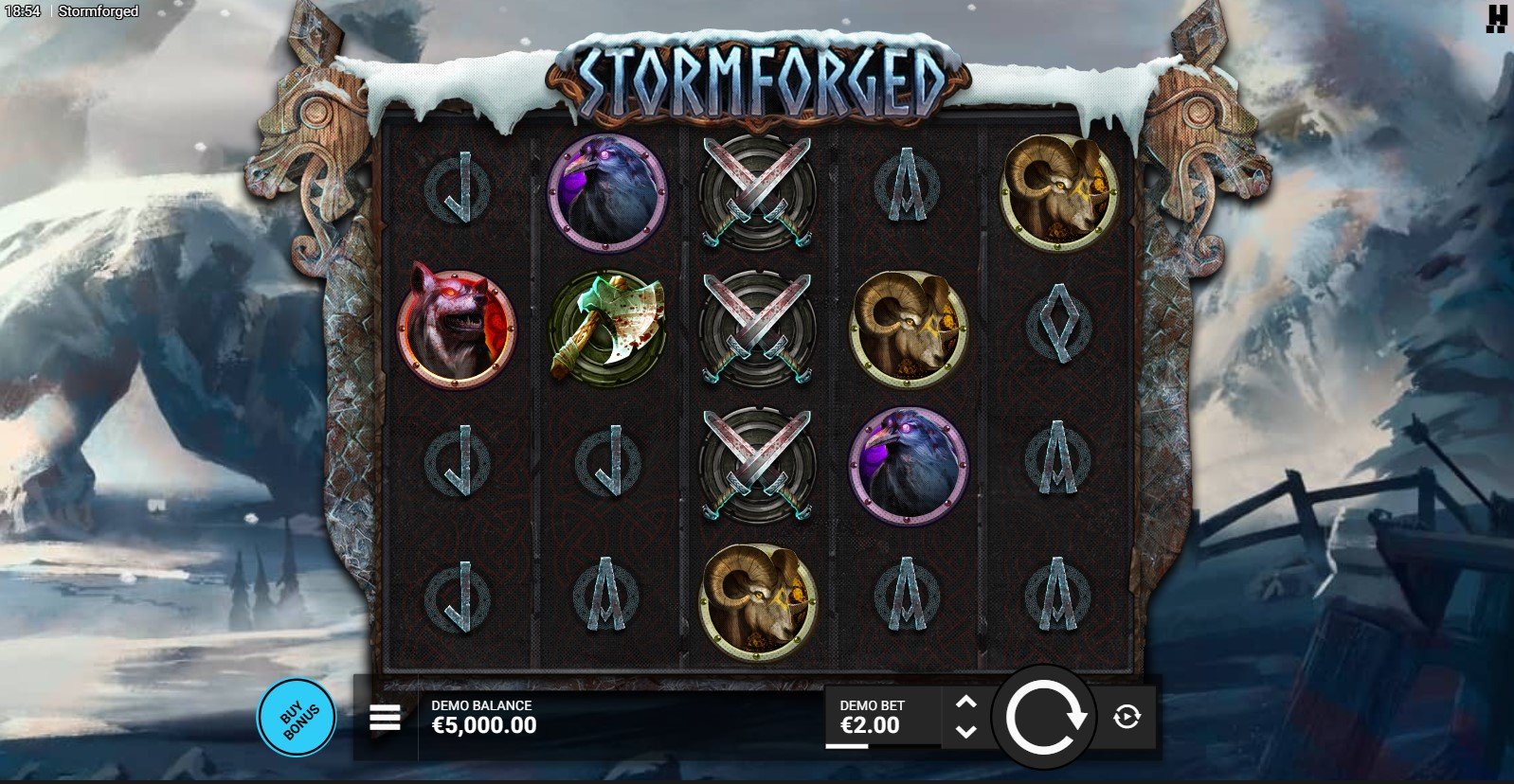This screenshot has width=1514, height=784.
Task: Open the Buy Bonus feature
Action: point(297,718)
